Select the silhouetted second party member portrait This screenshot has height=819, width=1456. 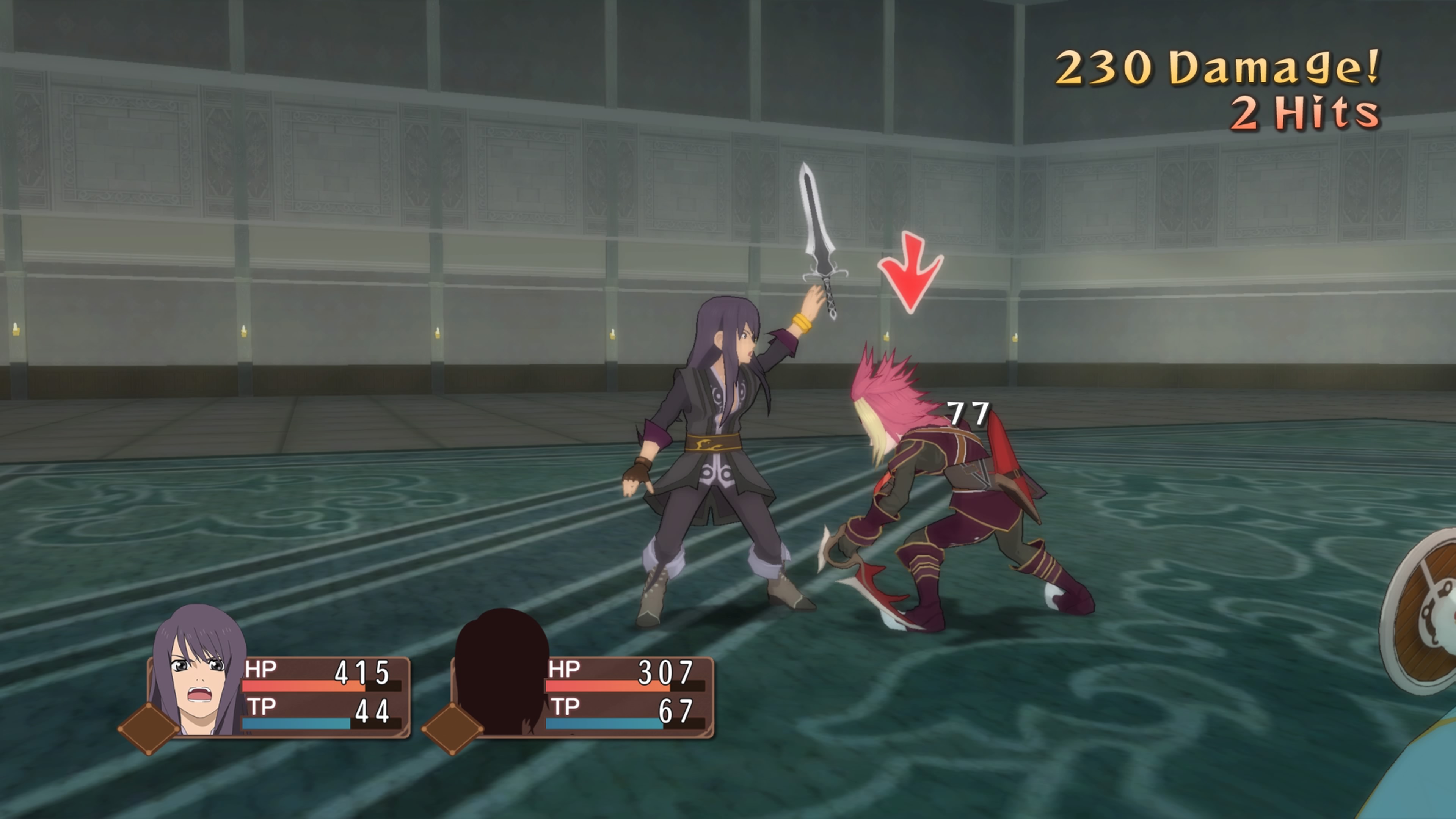[x=502, y=673]
